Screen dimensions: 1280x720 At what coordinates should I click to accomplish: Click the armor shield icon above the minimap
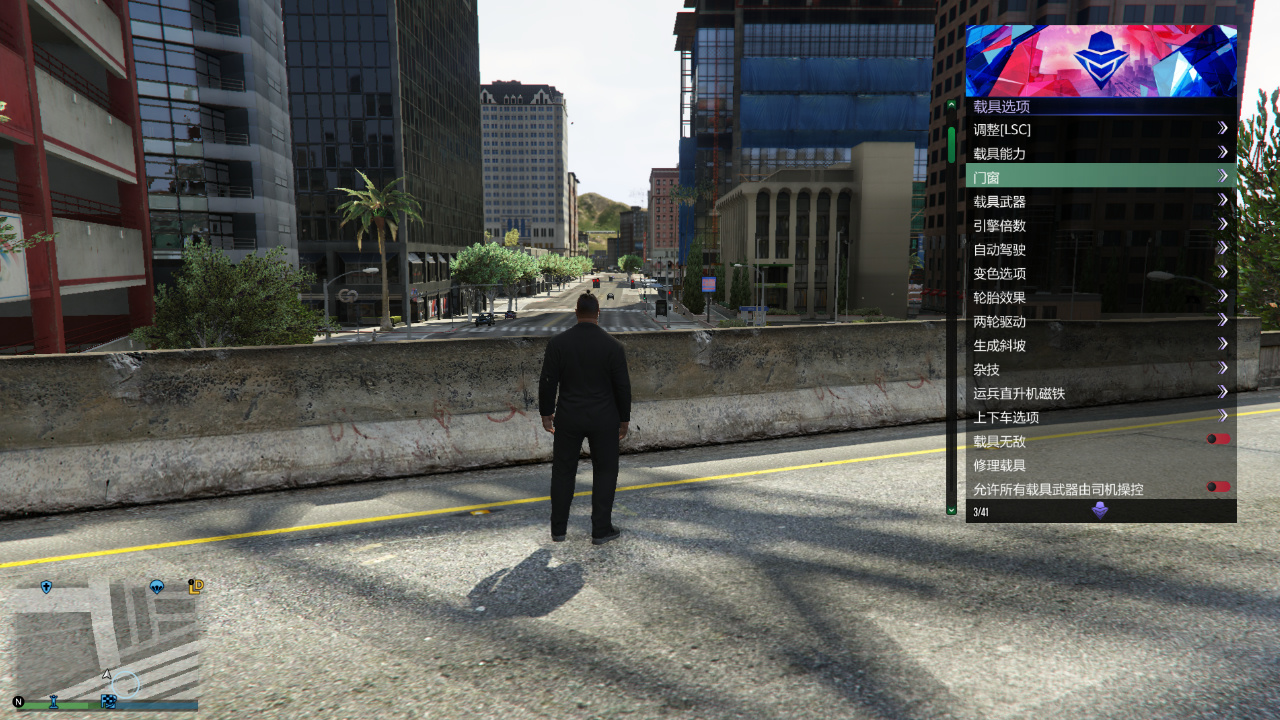point(47,585)
